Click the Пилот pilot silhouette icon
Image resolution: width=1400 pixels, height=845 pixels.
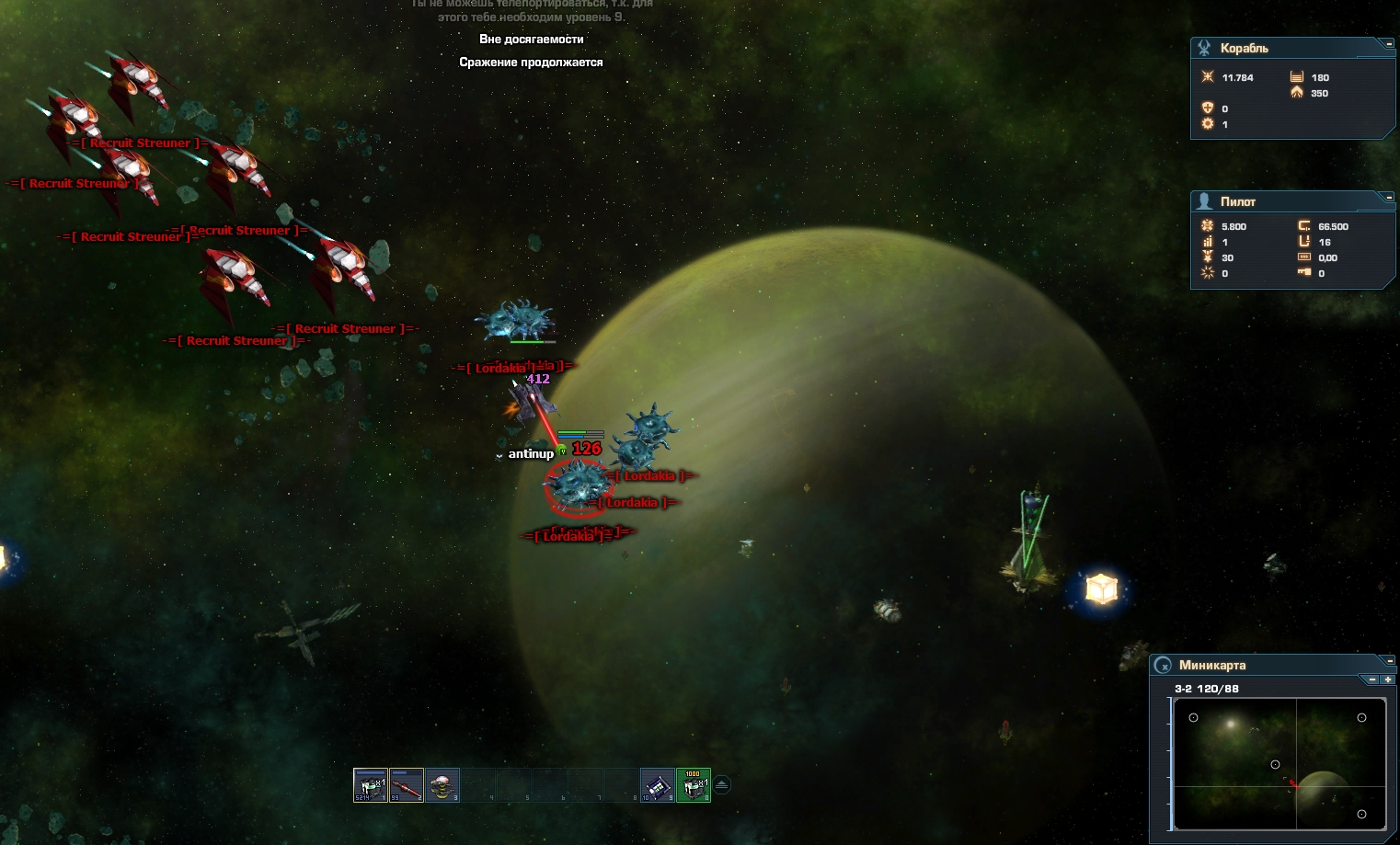(x=1204, y=201)
